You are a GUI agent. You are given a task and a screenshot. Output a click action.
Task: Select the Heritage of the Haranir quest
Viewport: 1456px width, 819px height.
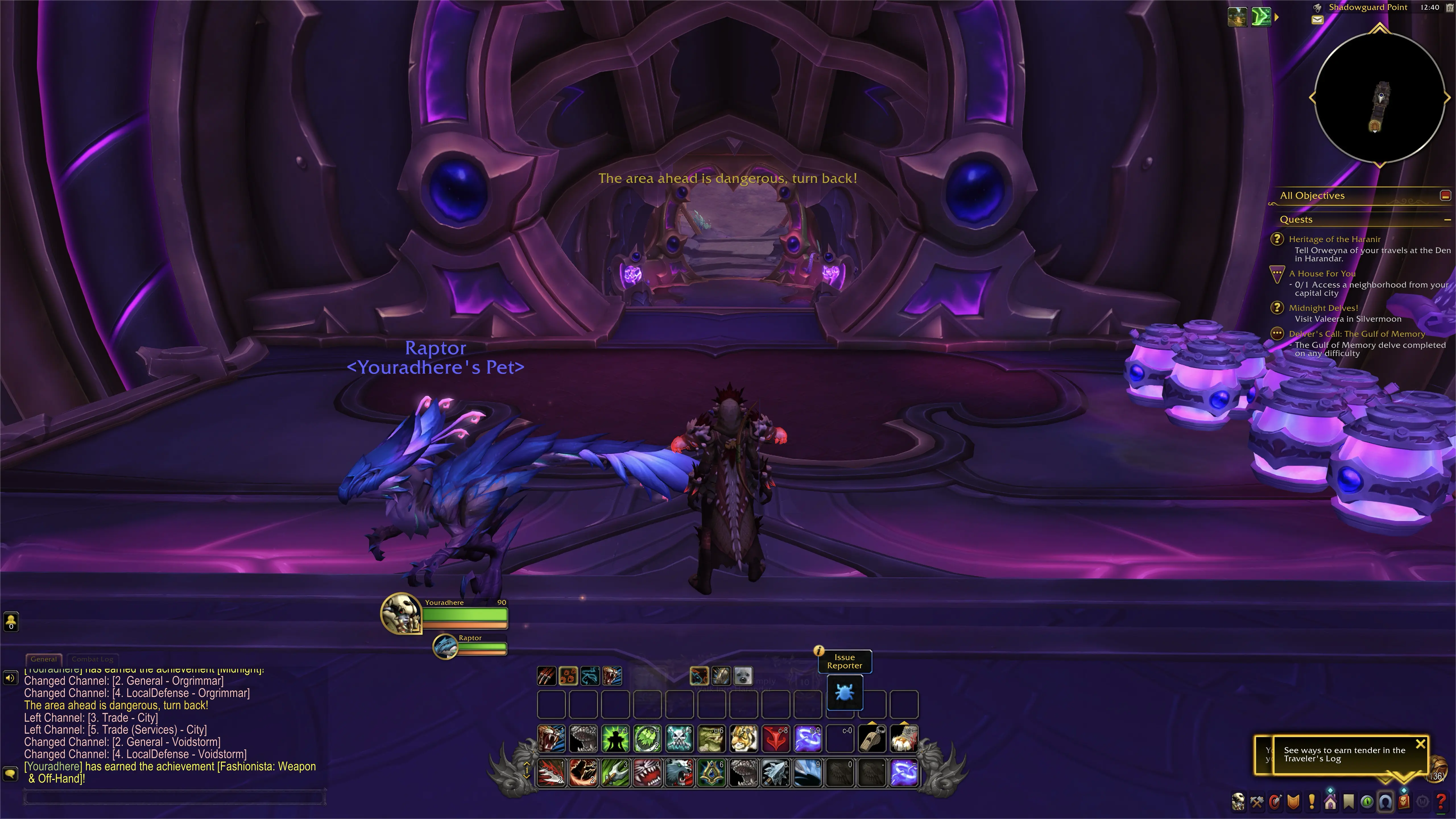(x=1334, y=239)
